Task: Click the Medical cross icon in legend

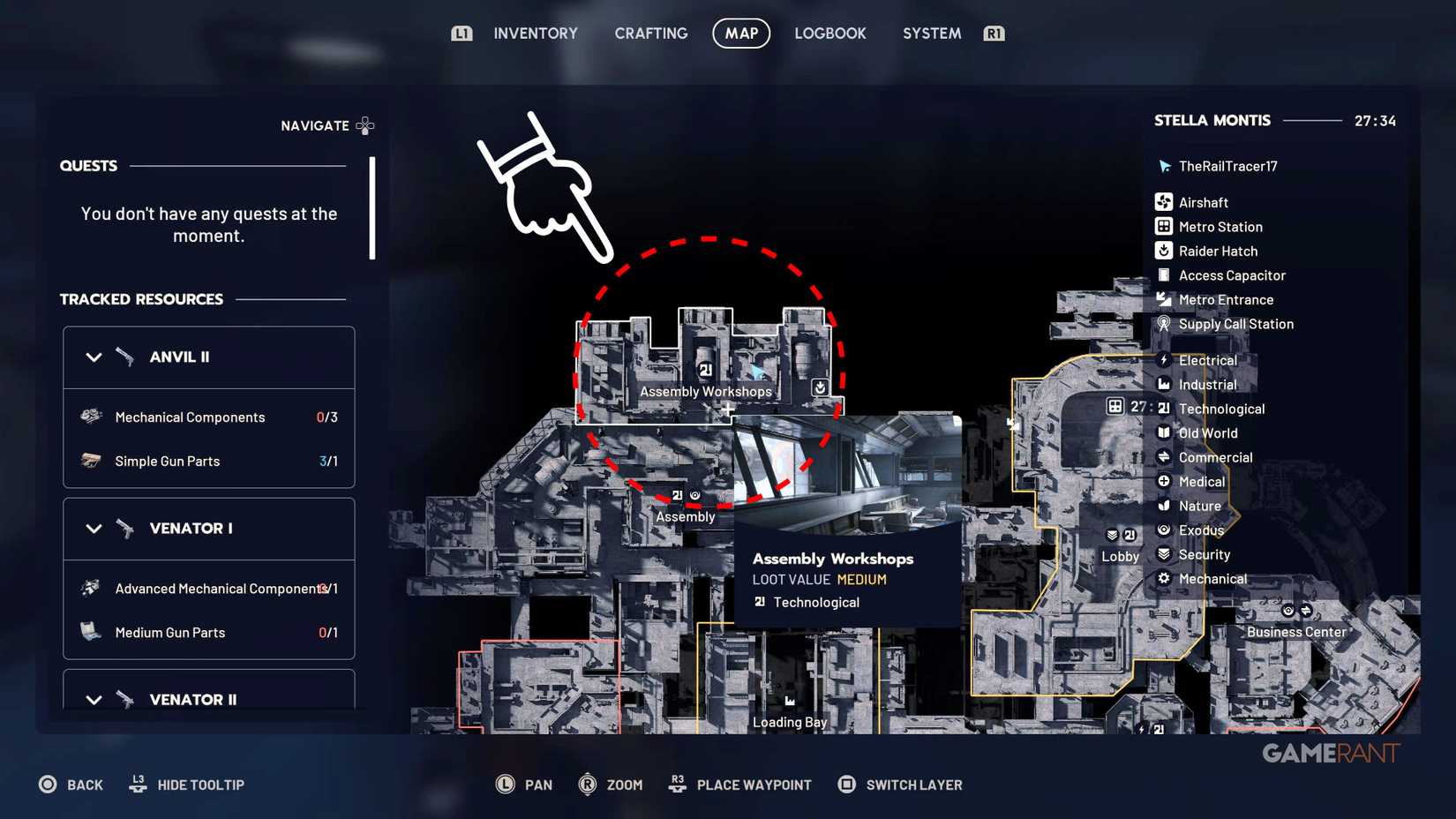Action: pos(1164,481)
